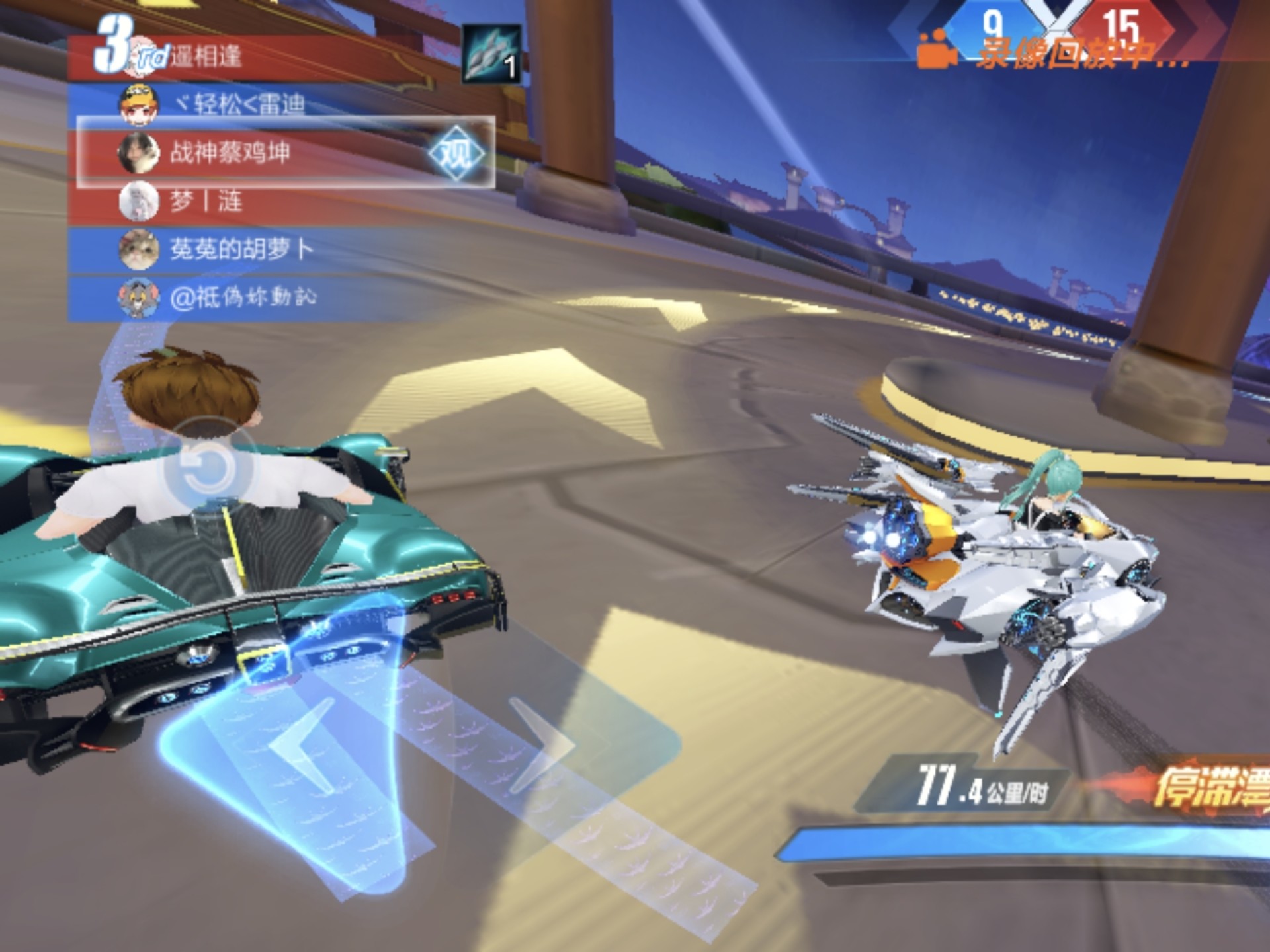Pick the player row starting with @
This screenshot has width=1270, height=952.
243,297
